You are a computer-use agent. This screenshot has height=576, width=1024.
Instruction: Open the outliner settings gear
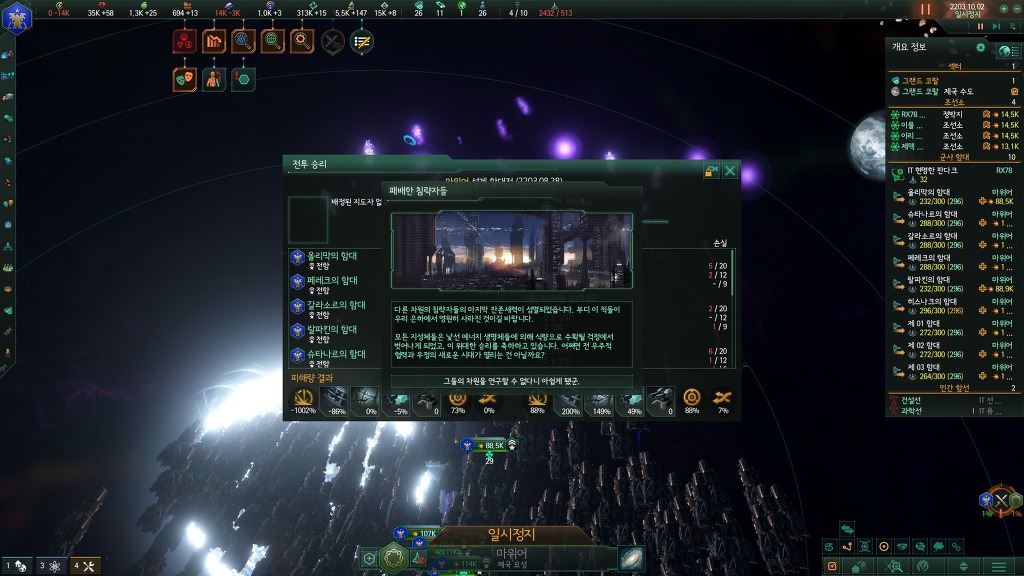coord(980,48)
